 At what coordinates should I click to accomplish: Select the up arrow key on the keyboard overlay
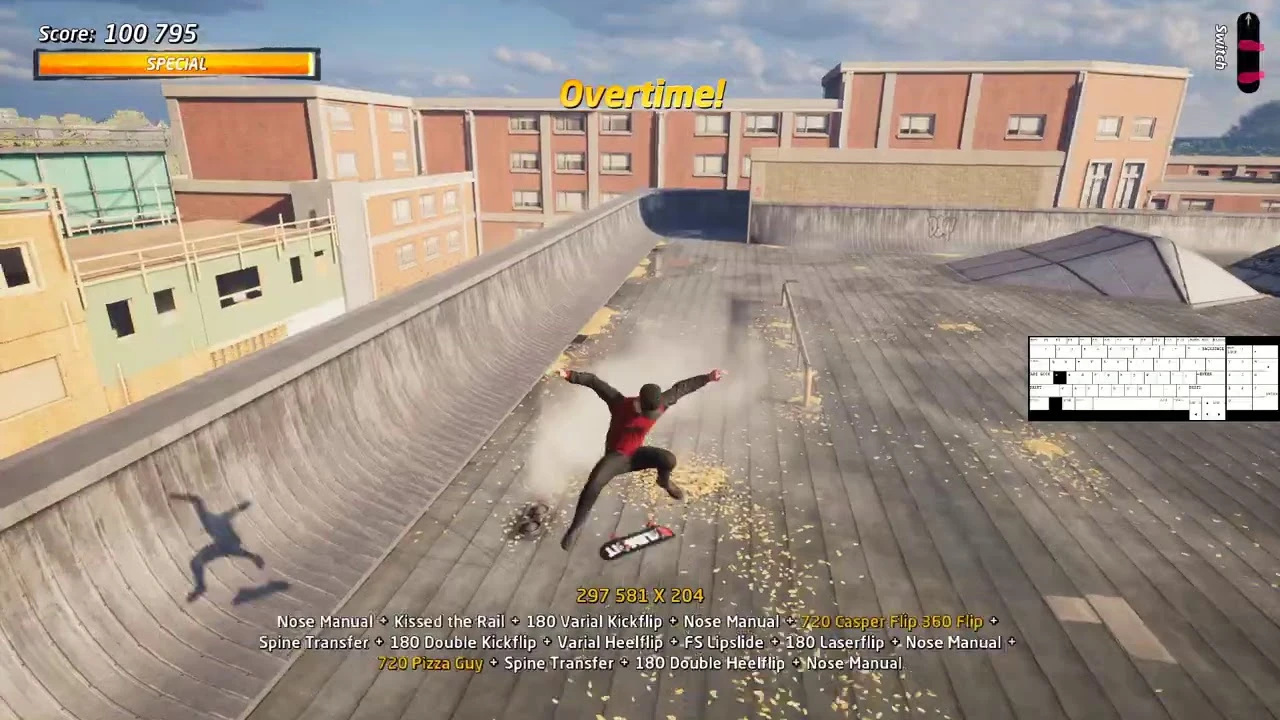1207,402
